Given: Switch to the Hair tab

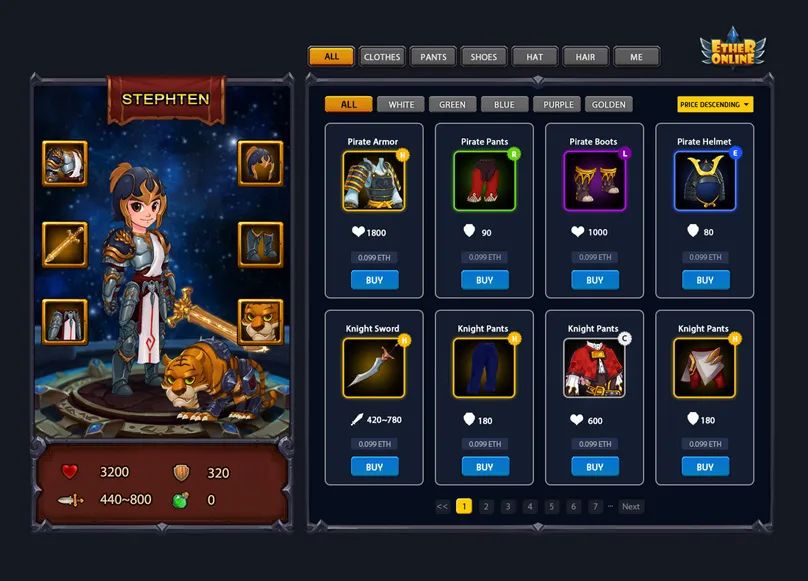Looking at the screenshot, I should pyautogui.click(x=585, y=57).
